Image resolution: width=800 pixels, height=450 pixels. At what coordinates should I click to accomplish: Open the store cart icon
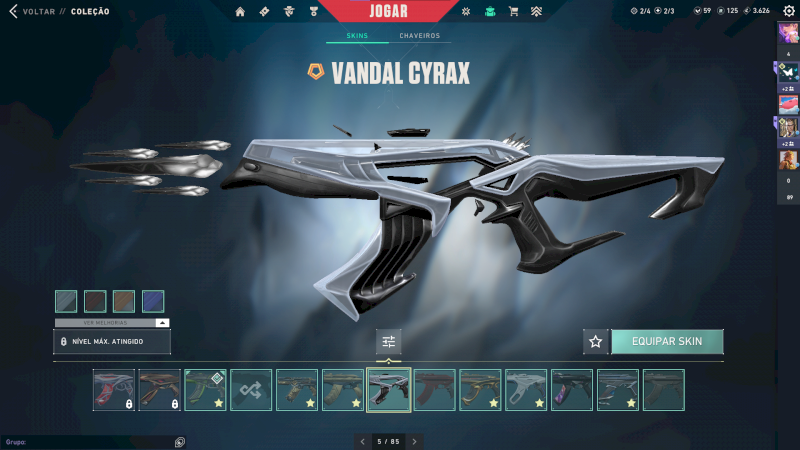click(x=514, y=11)
